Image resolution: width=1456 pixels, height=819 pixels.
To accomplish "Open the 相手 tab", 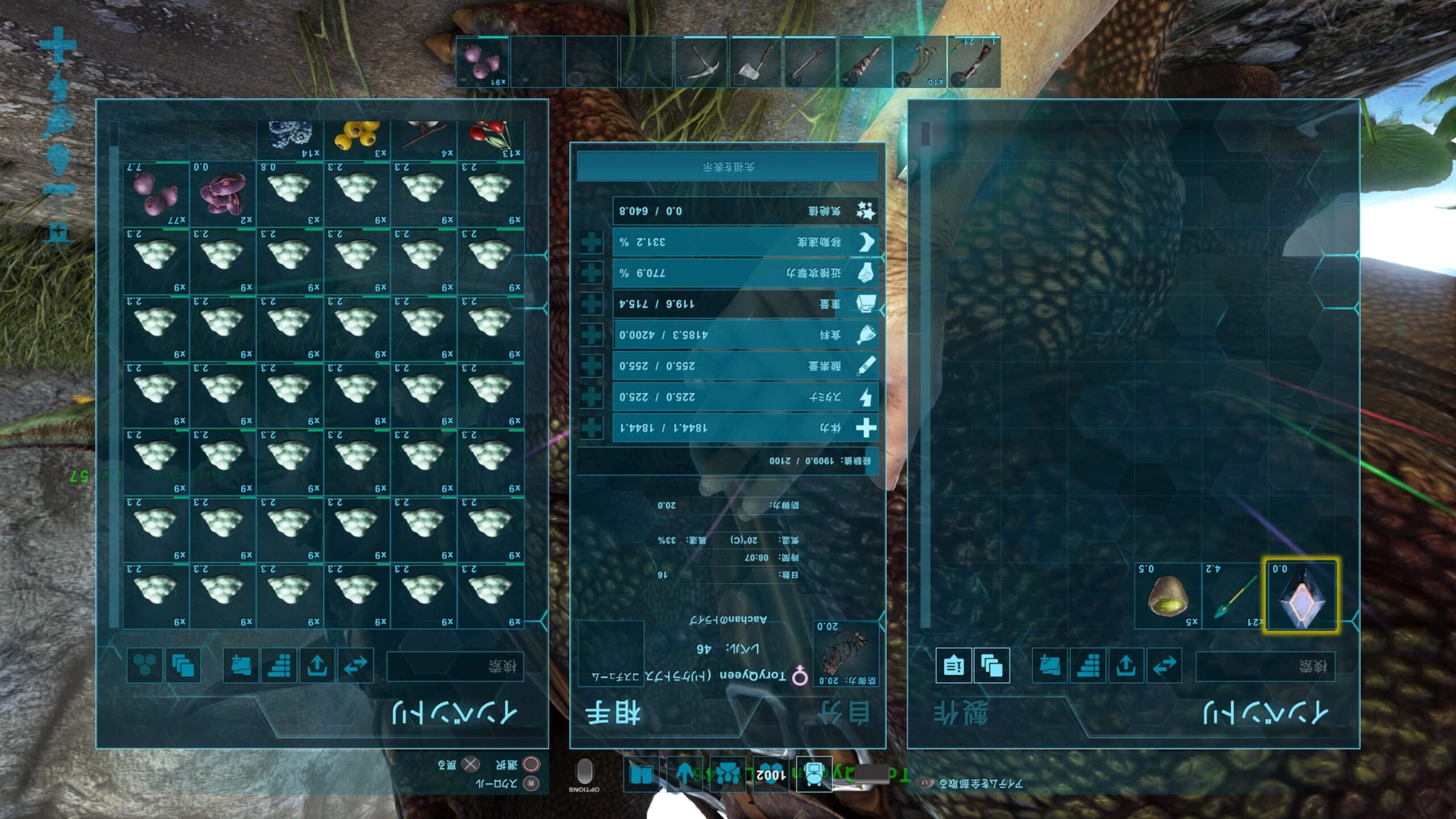I will tap(613, 713).
